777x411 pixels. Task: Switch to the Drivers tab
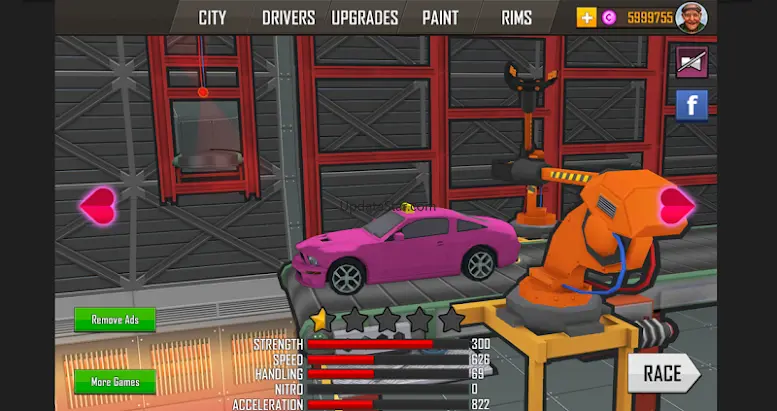click(288, 18)
